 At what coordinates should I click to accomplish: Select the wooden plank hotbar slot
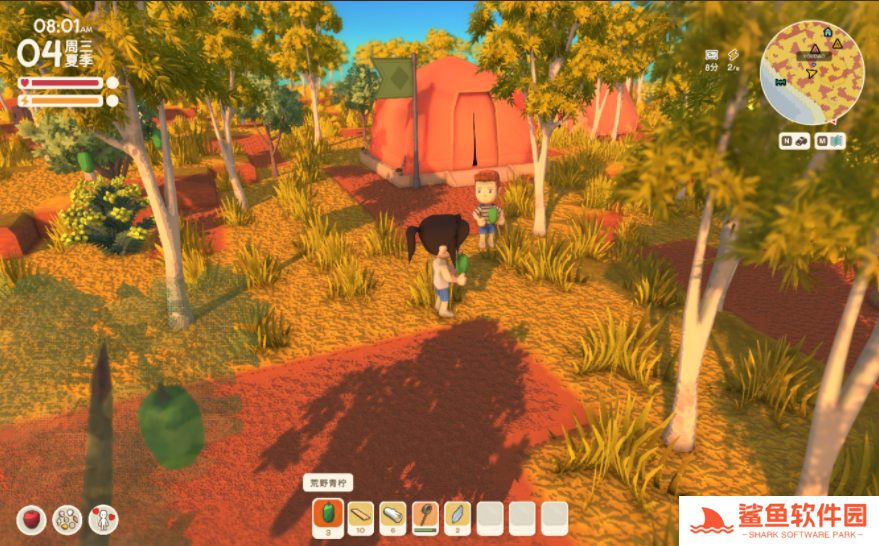(360, 516)
